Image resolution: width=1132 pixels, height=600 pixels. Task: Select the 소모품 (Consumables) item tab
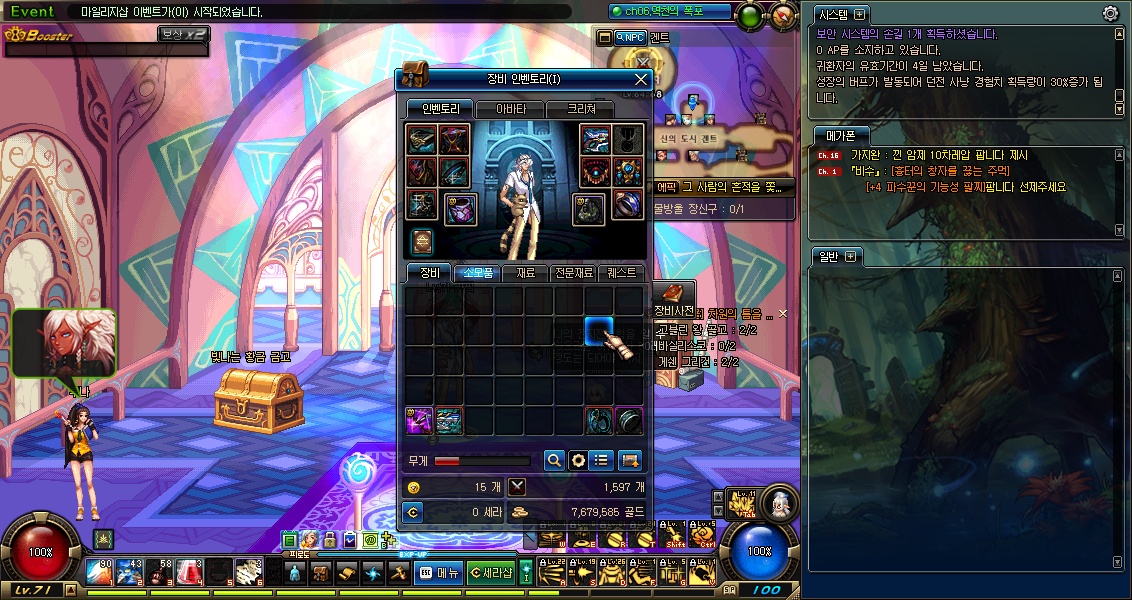coord(477,273)
